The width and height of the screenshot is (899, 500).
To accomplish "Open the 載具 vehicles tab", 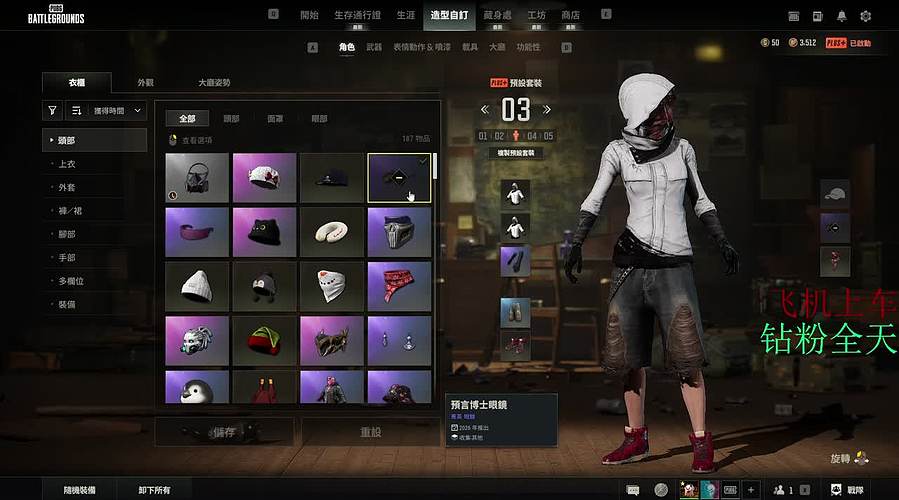I will pos(470,47).
